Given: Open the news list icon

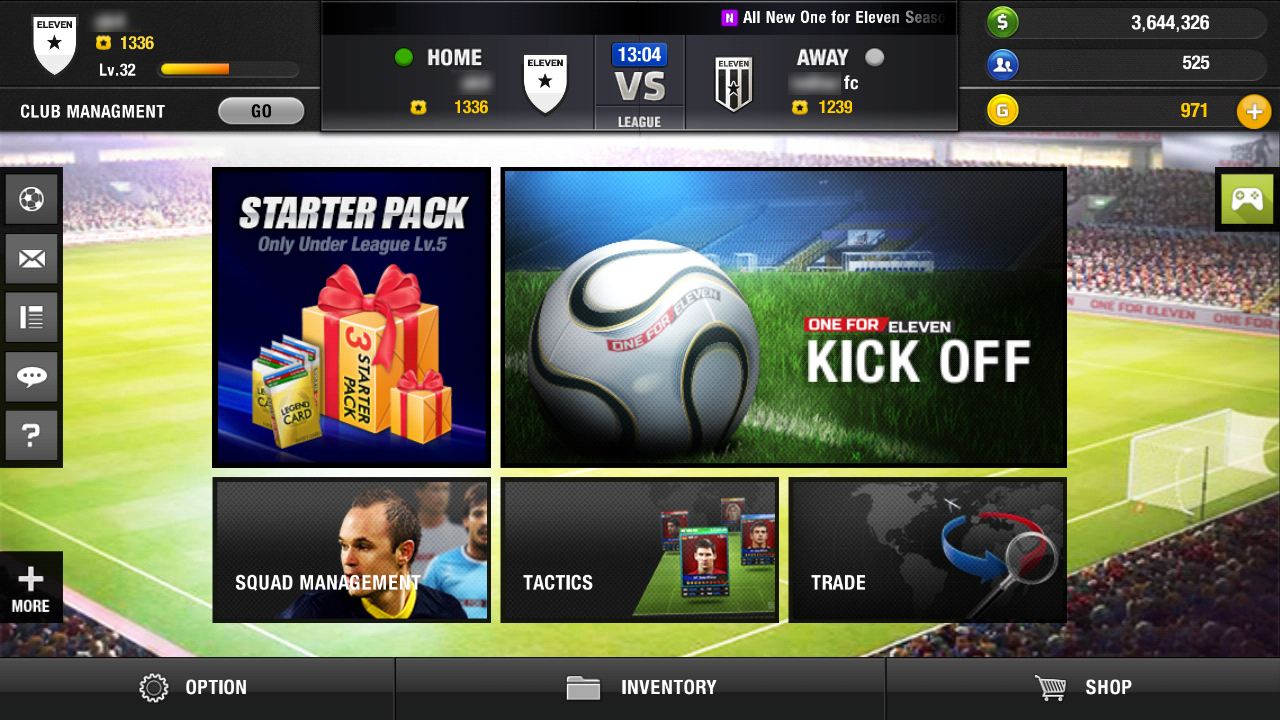Looking at the screenshot, I should point(31,318).
